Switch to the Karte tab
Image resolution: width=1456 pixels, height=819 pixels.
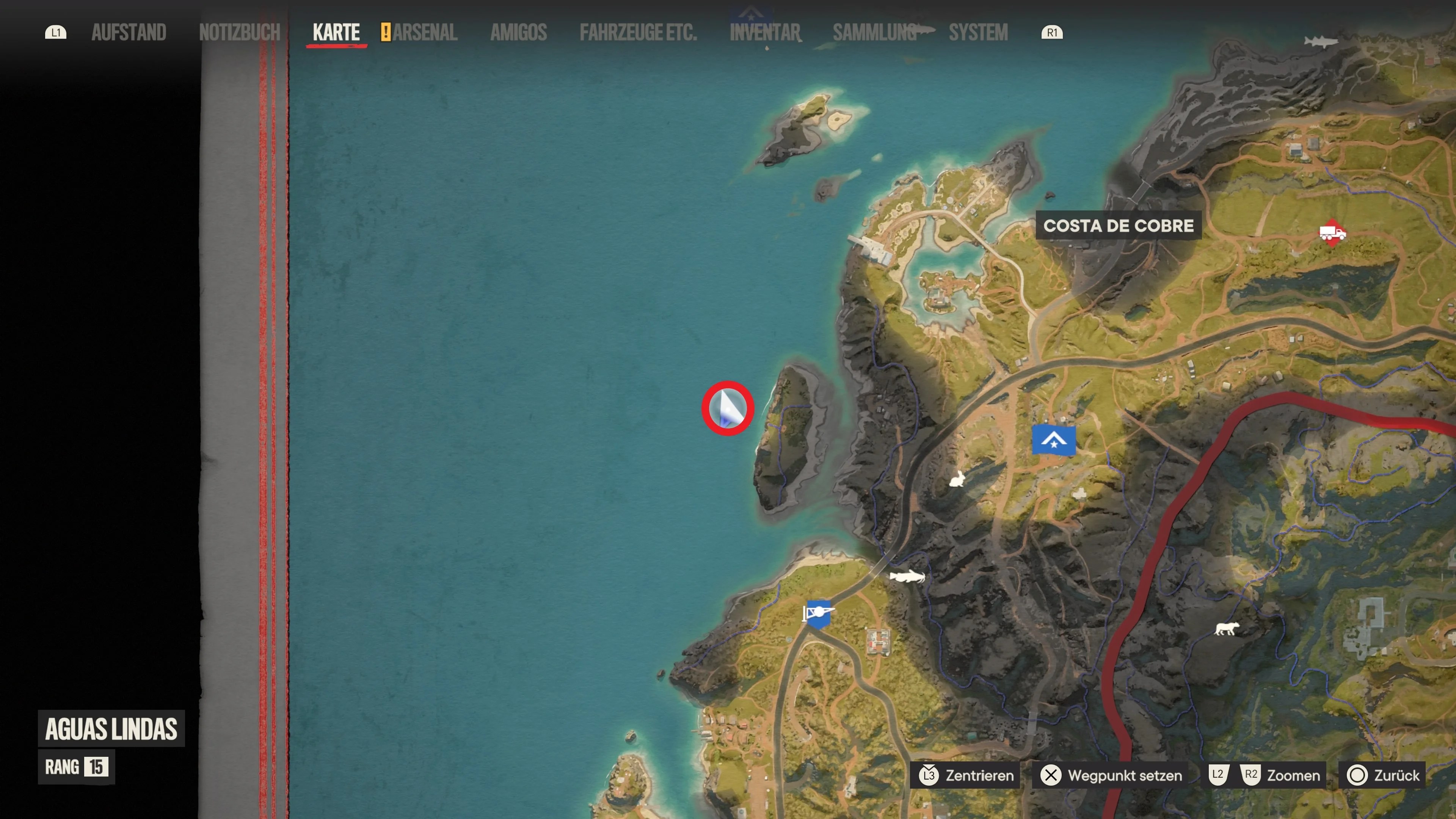[336, 32]
